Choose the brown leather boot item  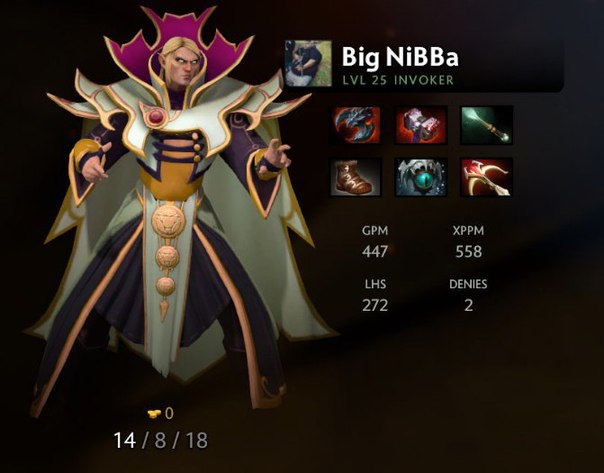pyautogui.click(x=356, y=176)
